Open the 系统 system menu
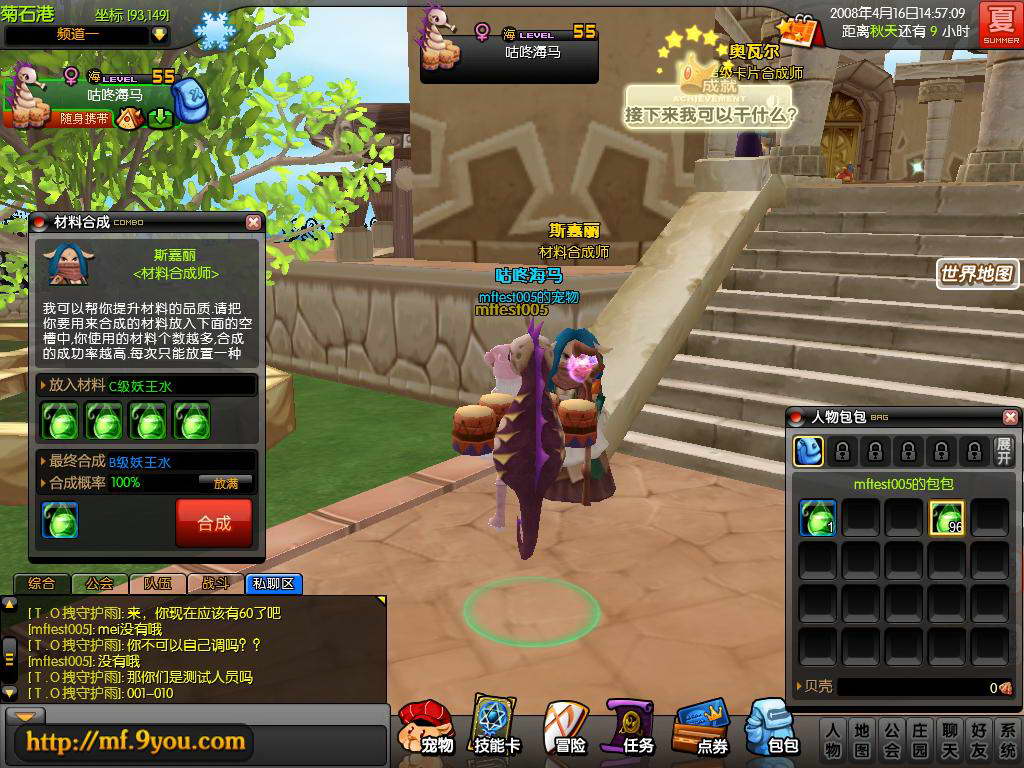The height and width of the screenshot is (768, 1024). tap(1007, 739)
